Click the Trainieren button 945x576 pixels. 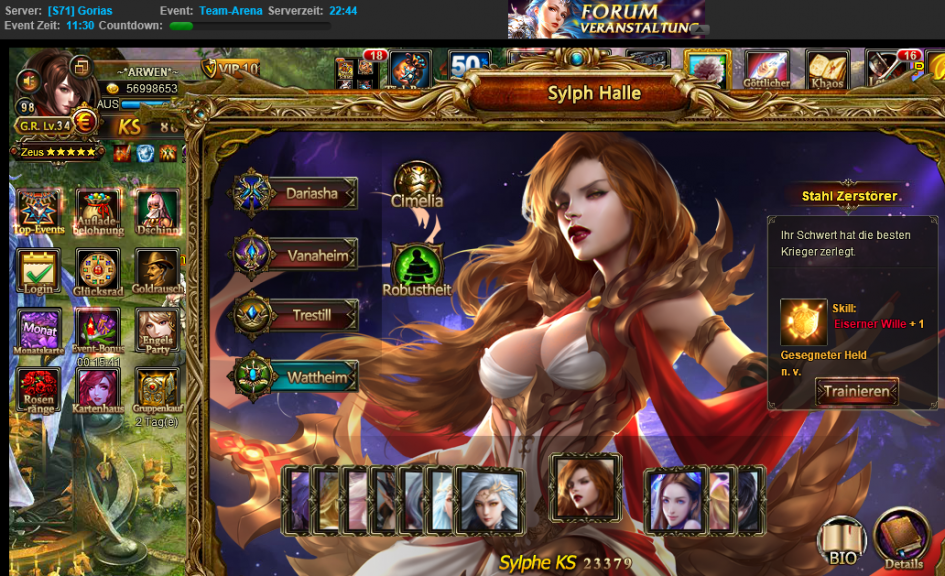pyautogui.click(x=856, y=391)
